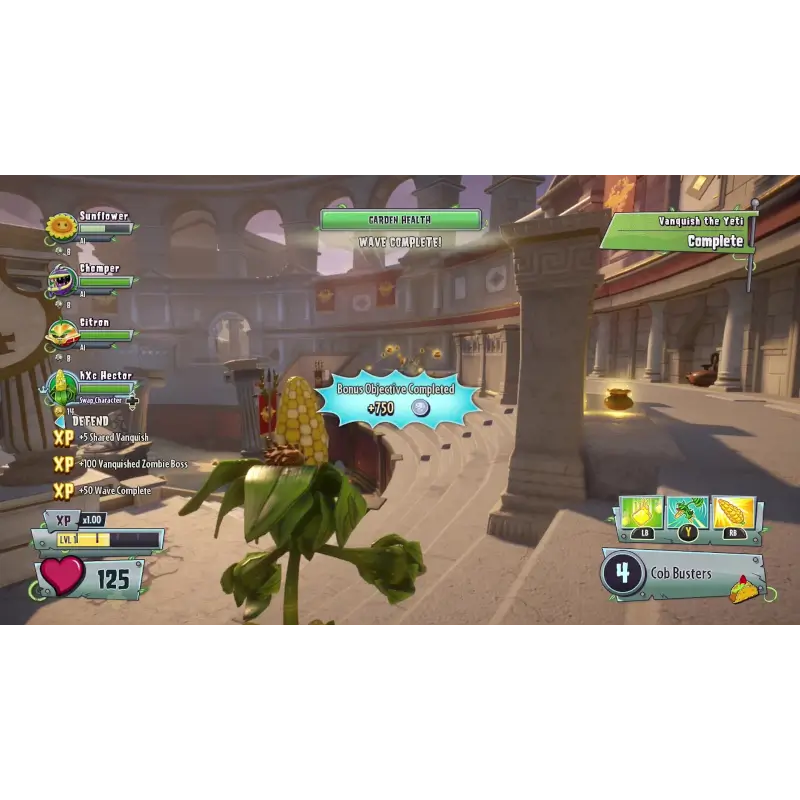Use the Husk Hop ability icon
Viewport: 800px width, 800px height.
687,514
